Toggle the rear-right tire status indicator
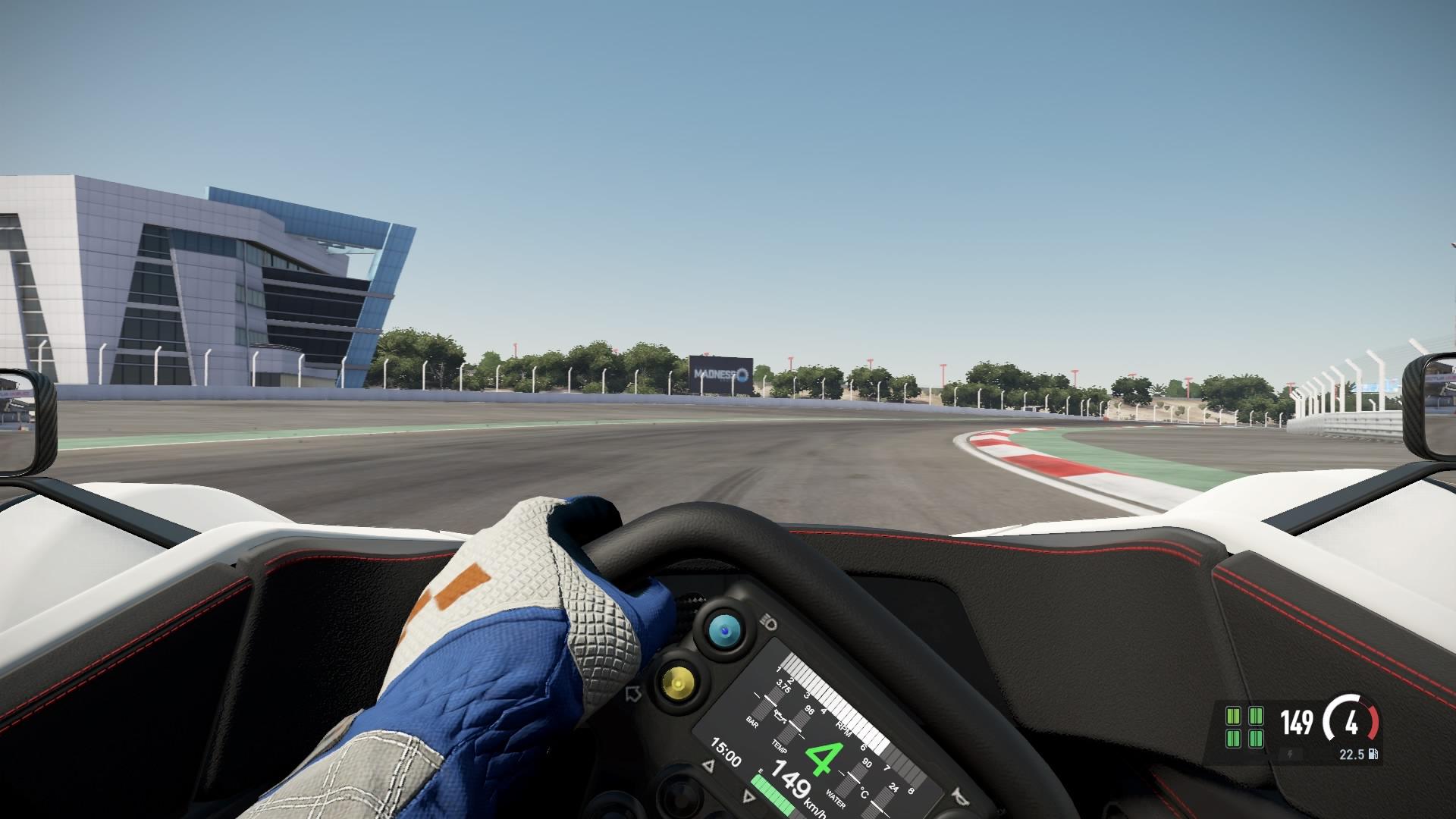The image size is (1456, 819). [1257, 739]
